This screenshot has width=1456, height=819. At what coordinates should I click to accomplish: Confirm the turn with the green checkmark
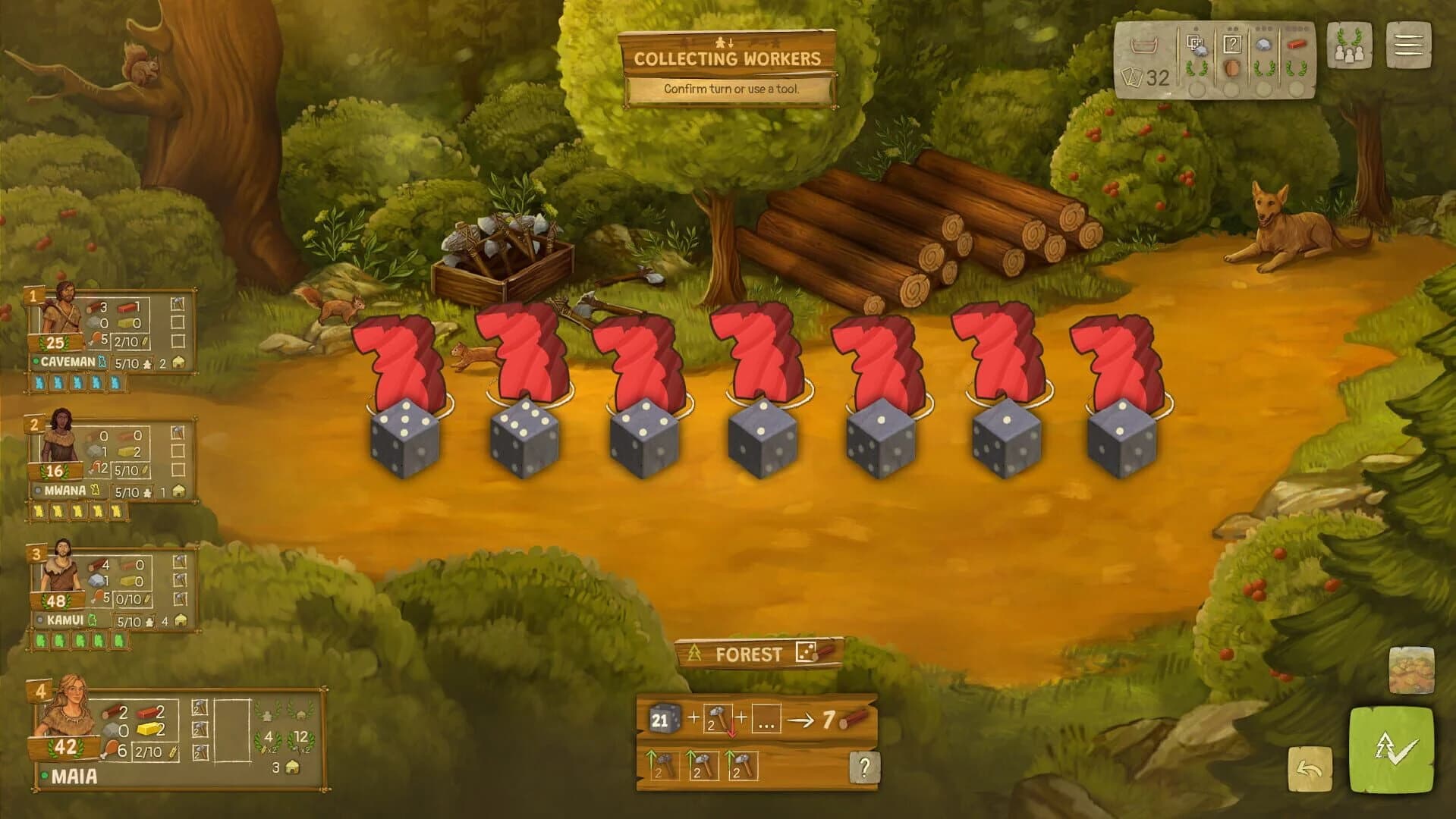(1391, 749)
